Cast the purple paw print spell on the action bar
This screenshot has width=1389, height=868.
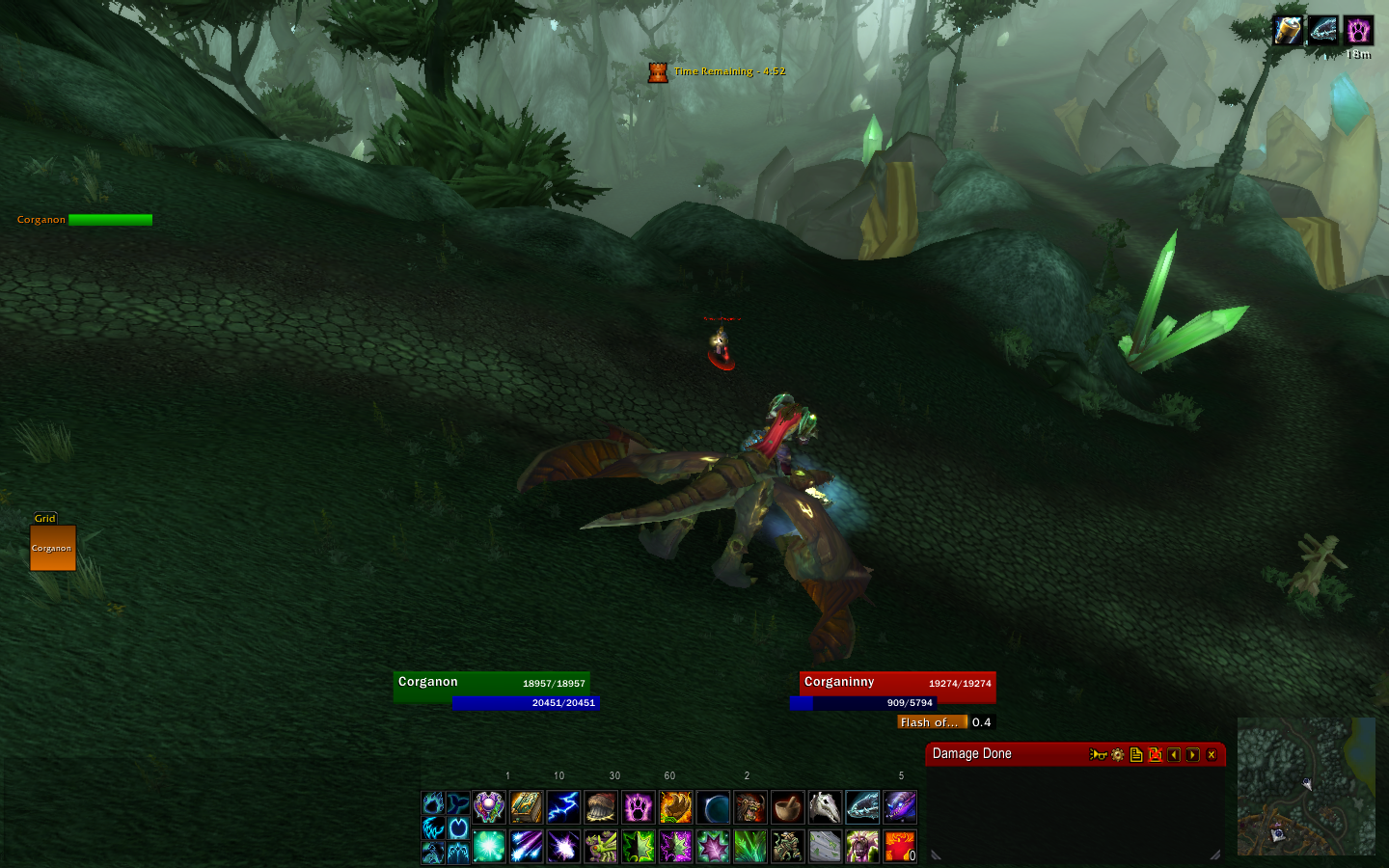coord(639,807)
